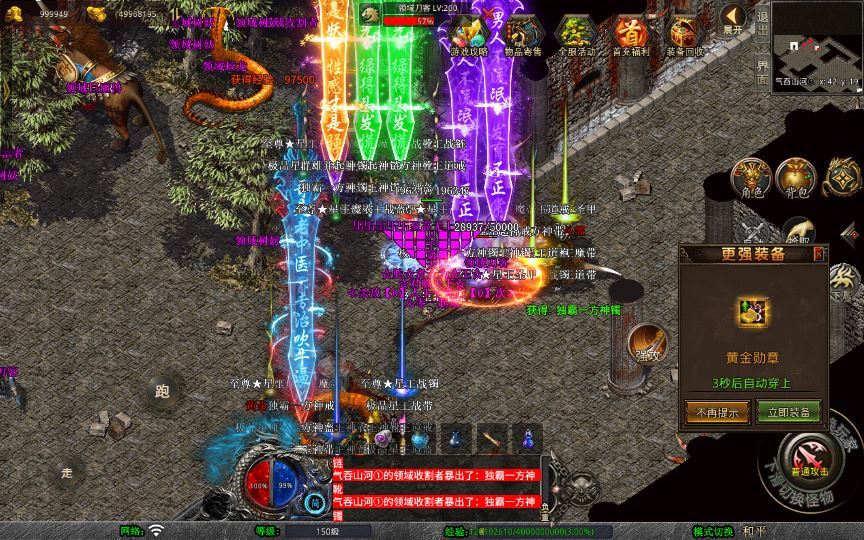Open the 物品寄售 consignment shop
864x540 pixels.
coord(520,34)
